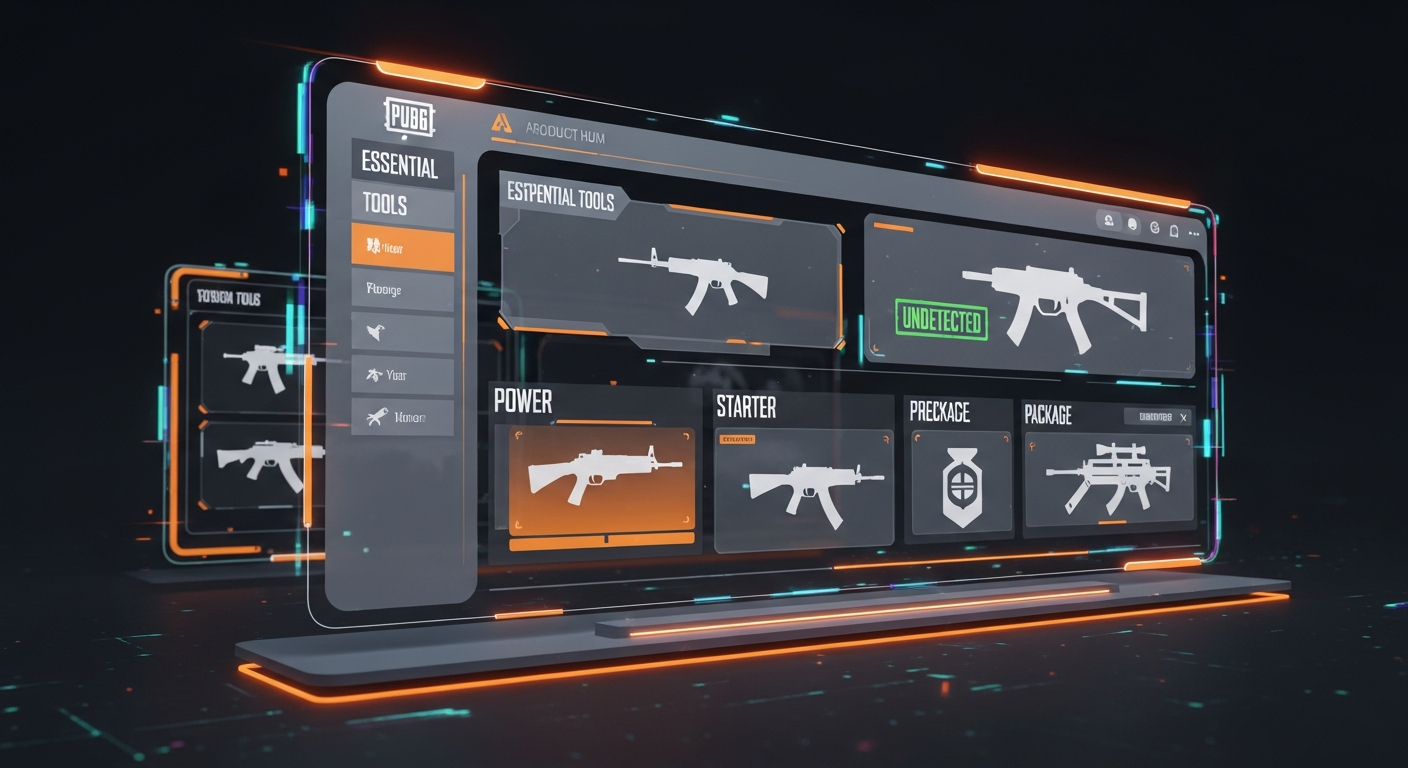This screenshot has width=1408, height=768.
Task: Open the profile icon in top bar
Action: [x=1109, y=221]
